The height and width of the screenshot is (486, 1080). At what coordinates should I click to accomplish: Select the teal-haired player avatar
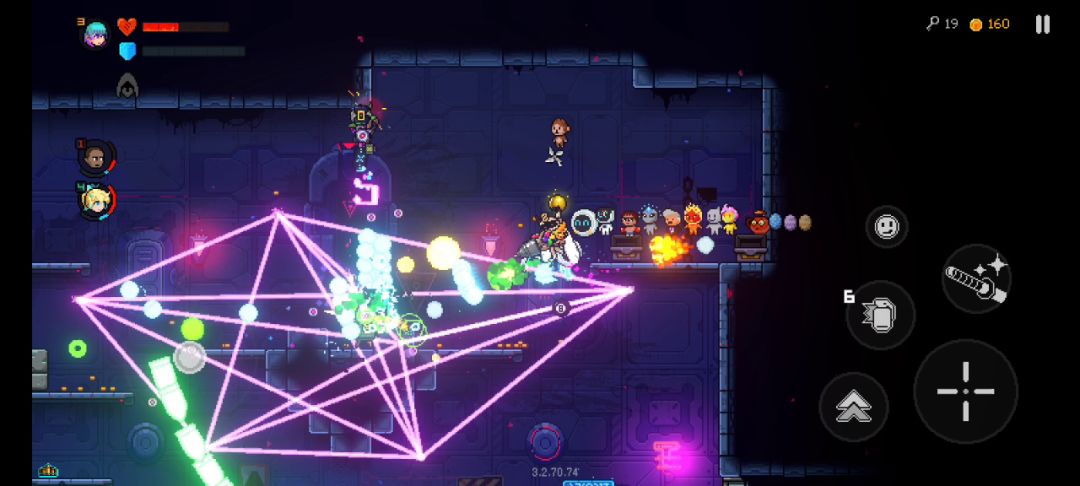[x=96, y=34]
